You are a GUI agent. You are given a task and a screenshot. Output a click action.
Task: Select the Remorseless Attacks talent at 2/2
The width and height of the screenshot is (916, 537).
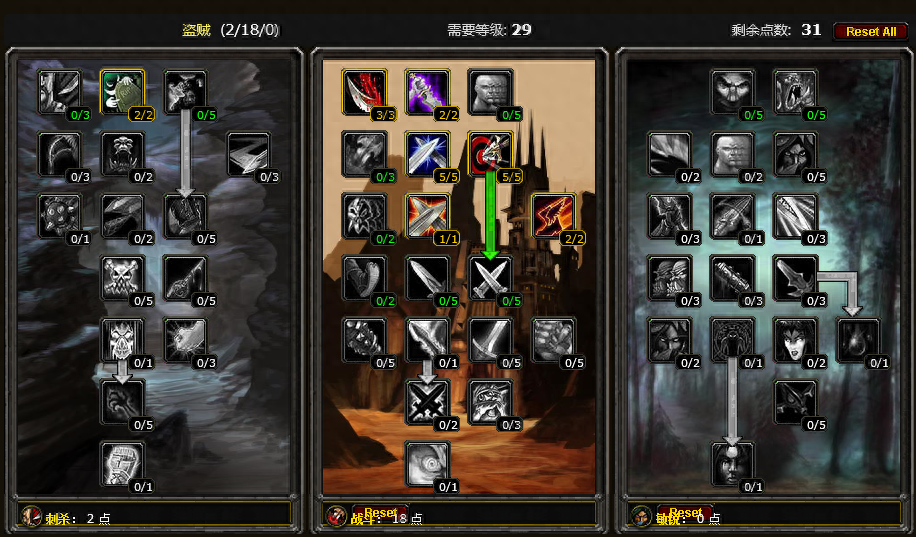point(122,91)
